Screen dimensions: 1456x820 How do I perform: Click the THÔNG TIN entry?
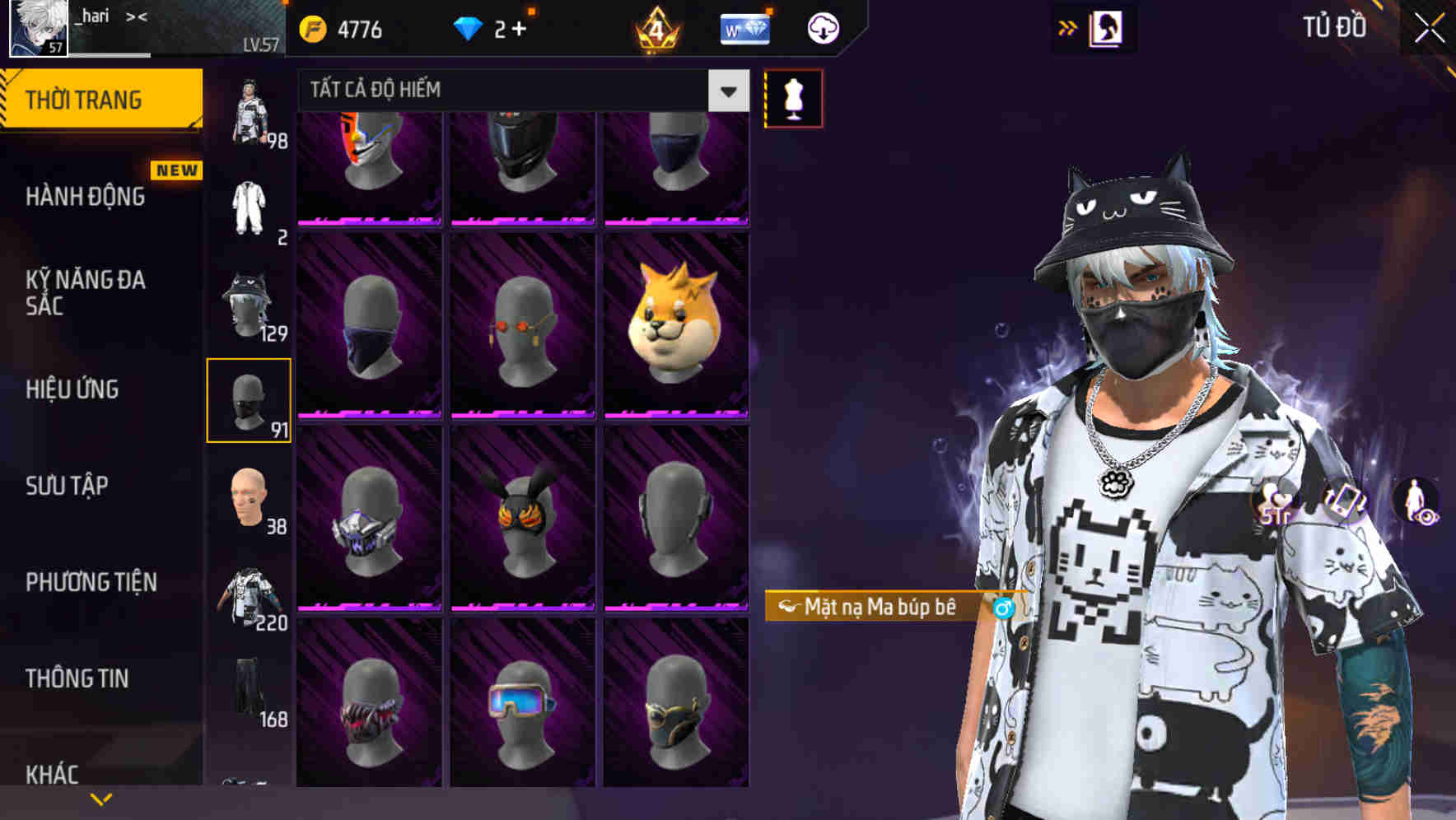click(x=78, y=678)
